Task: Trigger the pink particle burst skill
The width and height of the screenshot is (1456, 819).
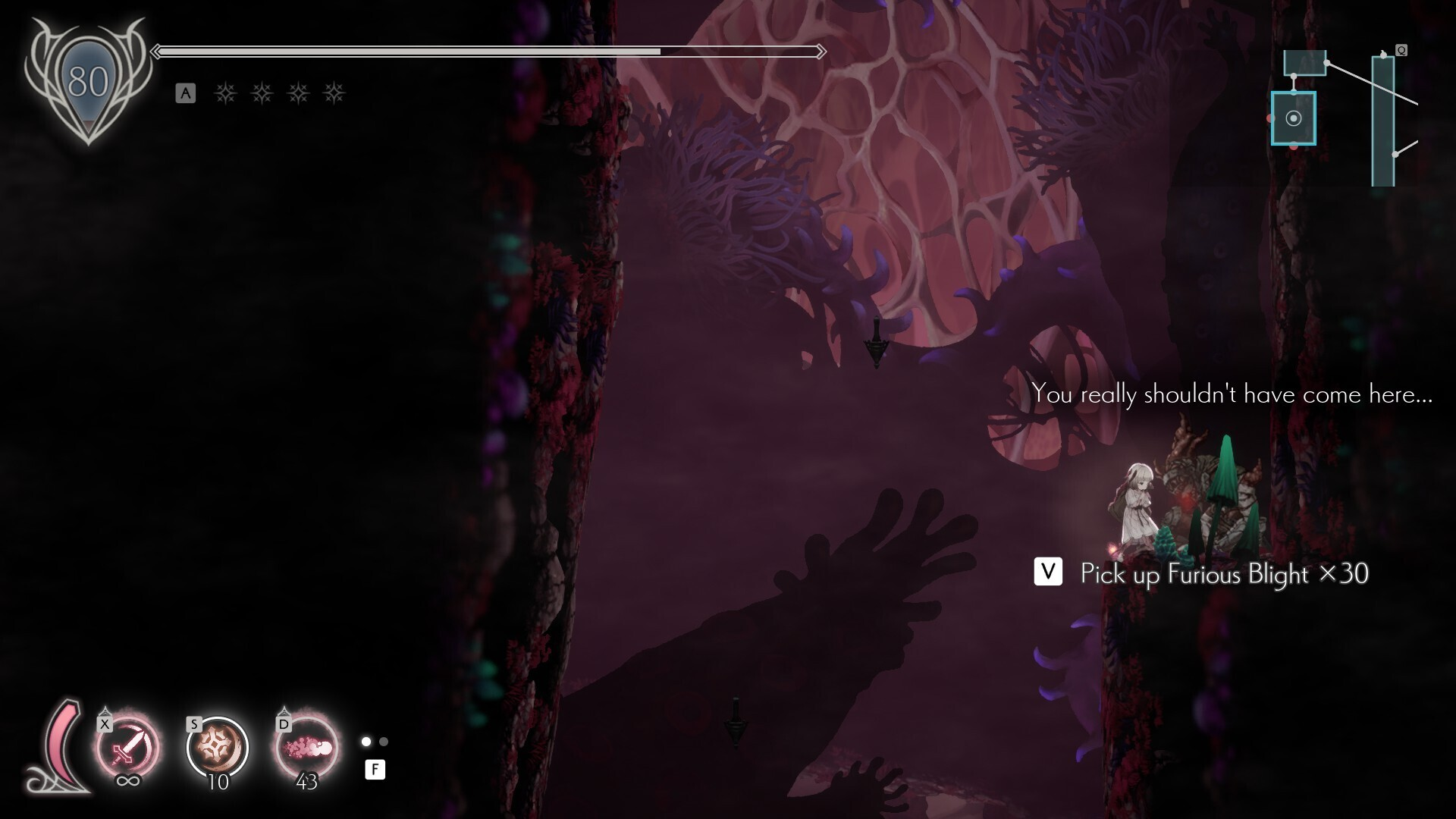Action: pyautogui.click(x=306, y=748)
